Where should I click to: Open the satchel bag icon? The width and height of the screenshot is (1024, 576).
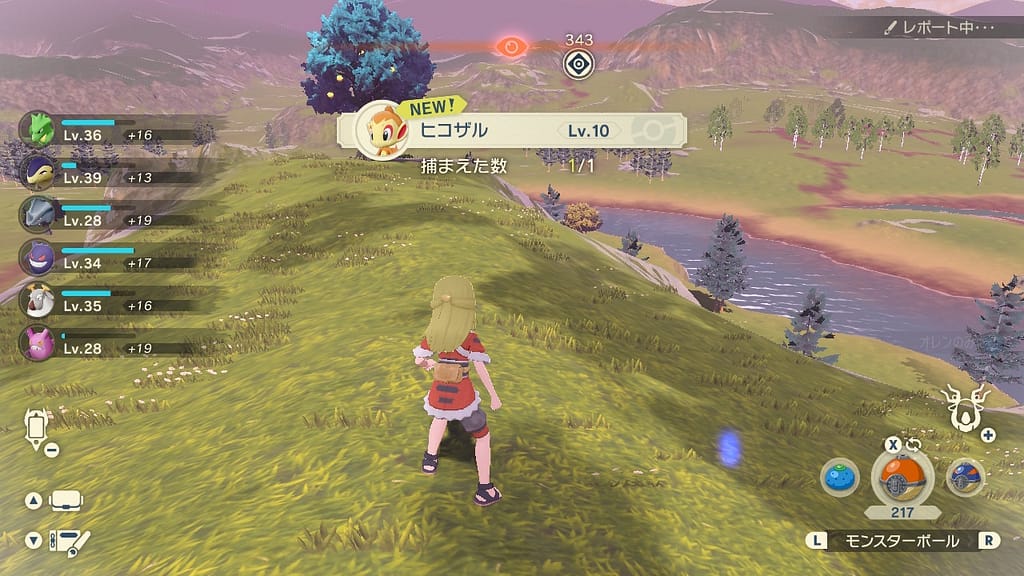pyautogui.click(x=66, y=500)
